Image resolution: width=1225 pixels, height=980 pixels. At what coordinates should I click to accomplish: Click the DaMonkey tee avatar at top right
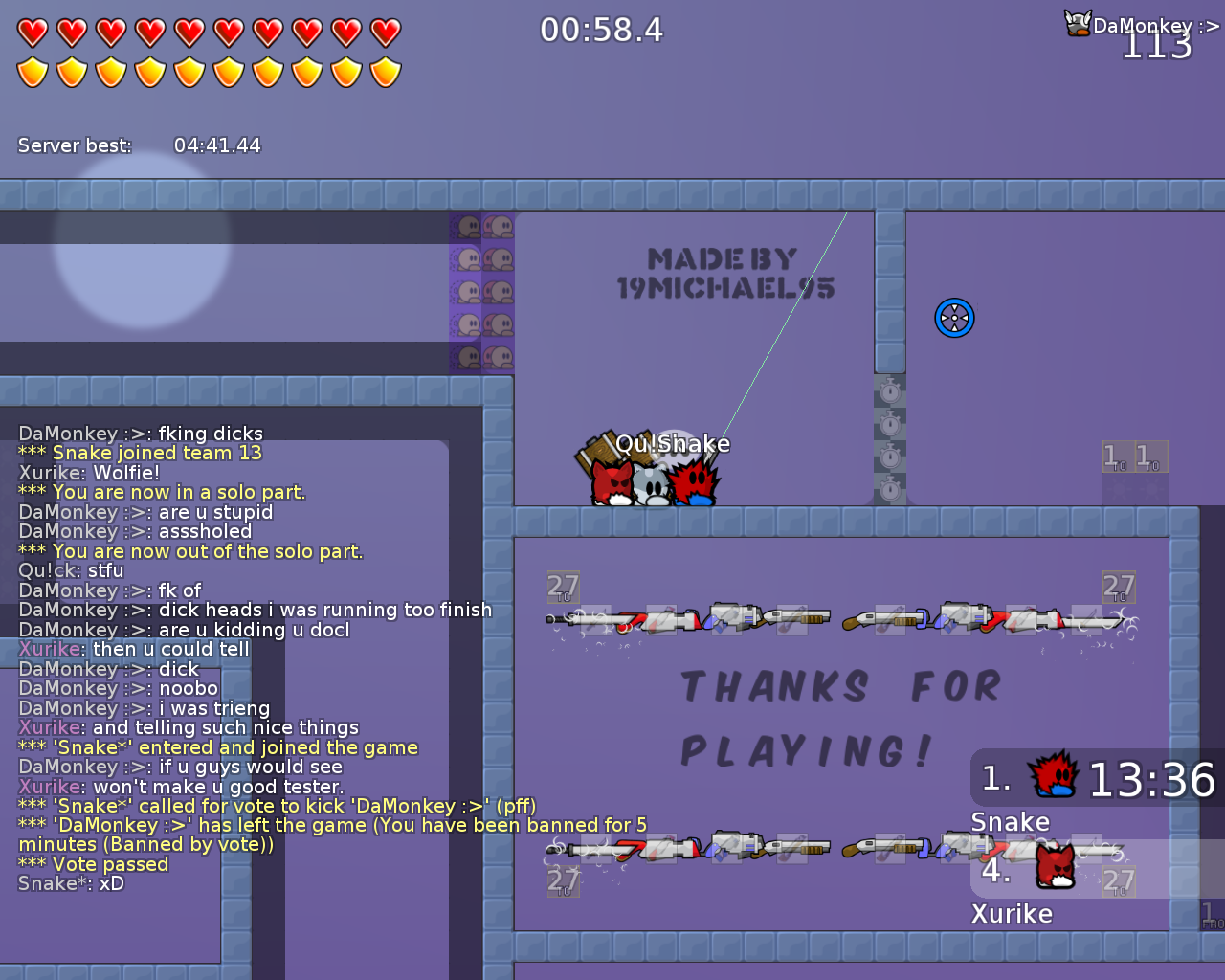tap(1076, 22)
